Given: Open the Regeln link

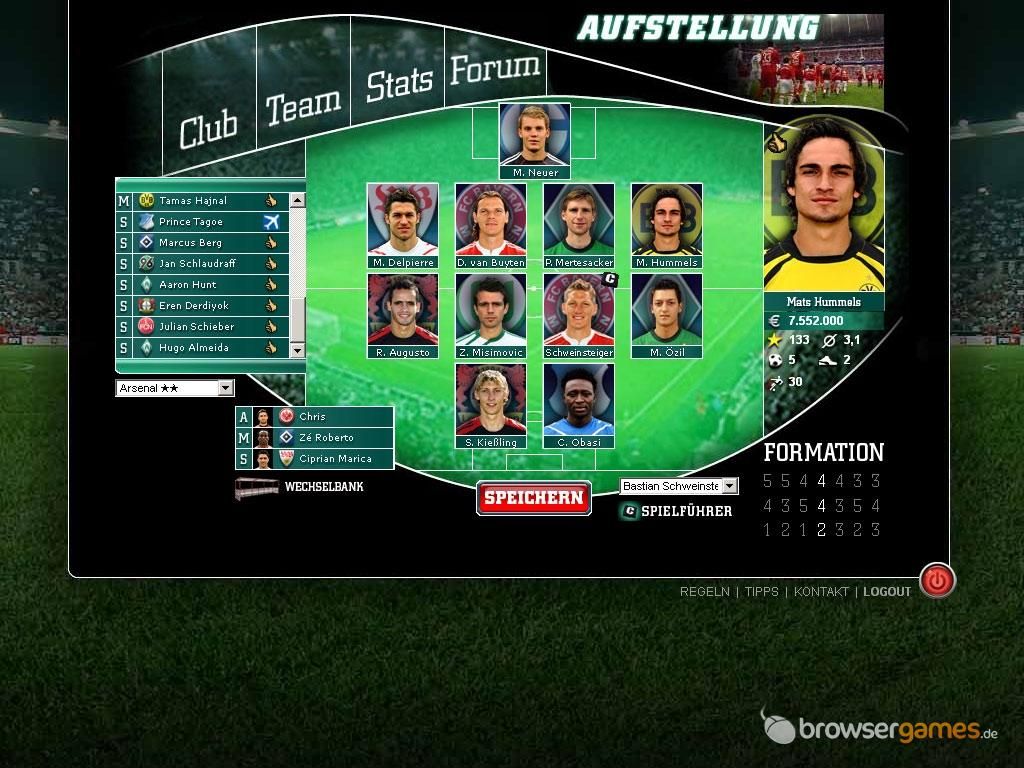Looking at the screenshot, I should coord(704,592).
